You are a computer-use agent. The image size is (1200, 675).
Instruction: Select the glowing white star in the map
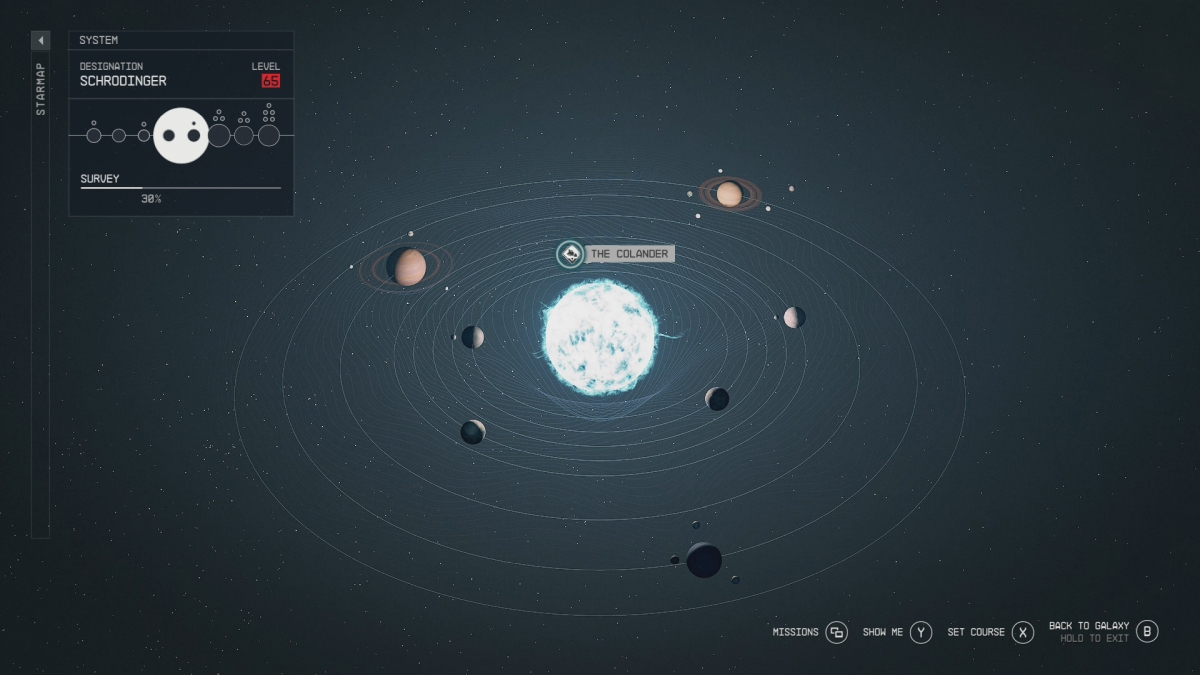pos(600,336)
